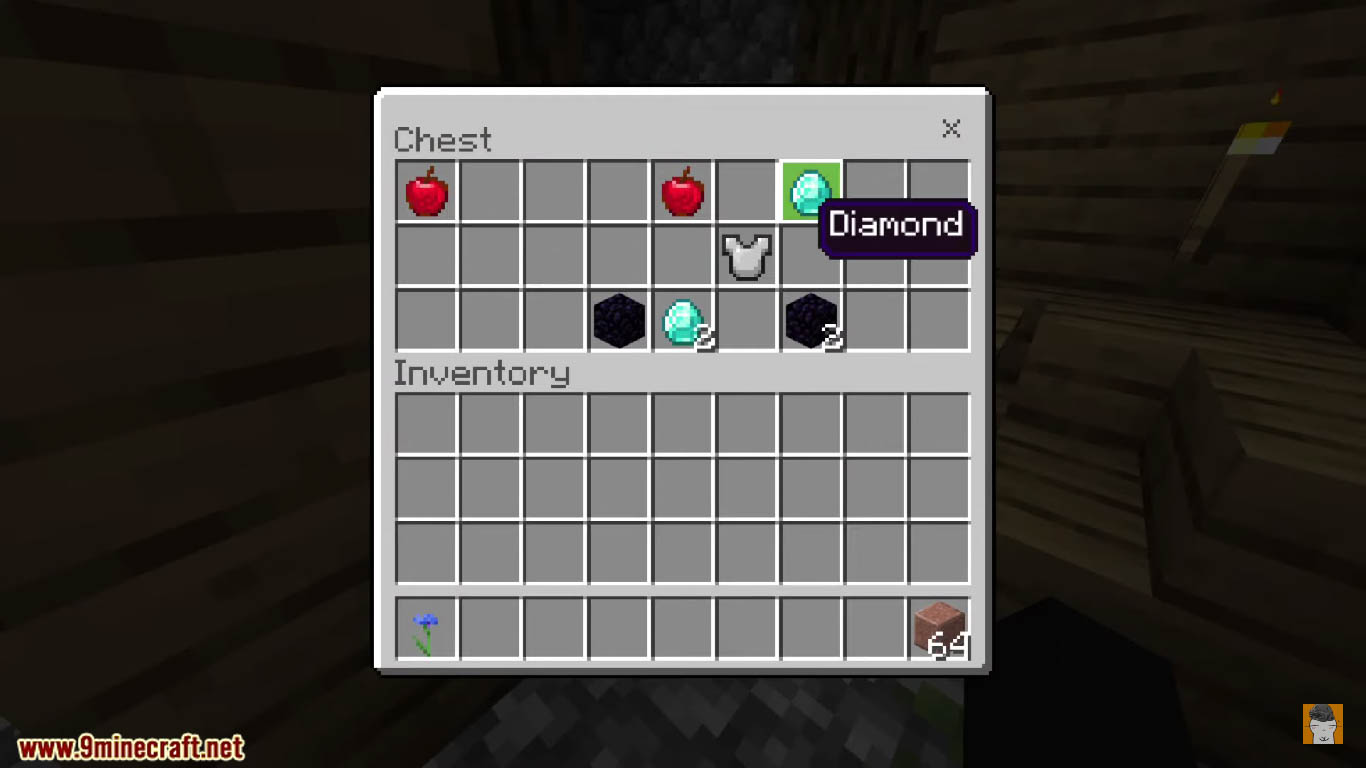Viewport: 1366px width, 768px height.
Task: Click the top-left empty inventory slot
Action: (426, 425)
